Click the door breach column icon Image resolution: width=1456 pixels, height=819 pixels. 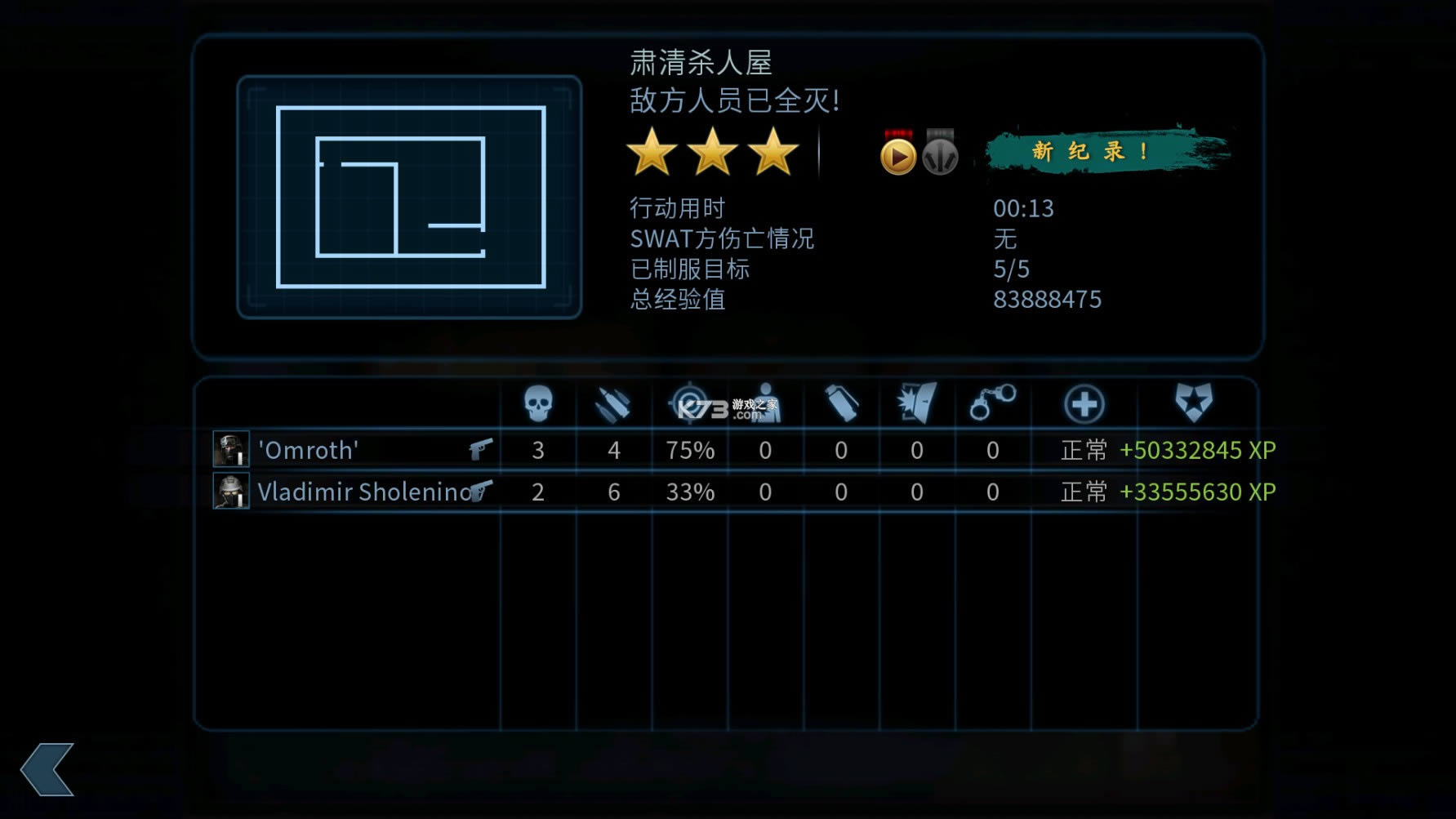click(x=917, y=403)
